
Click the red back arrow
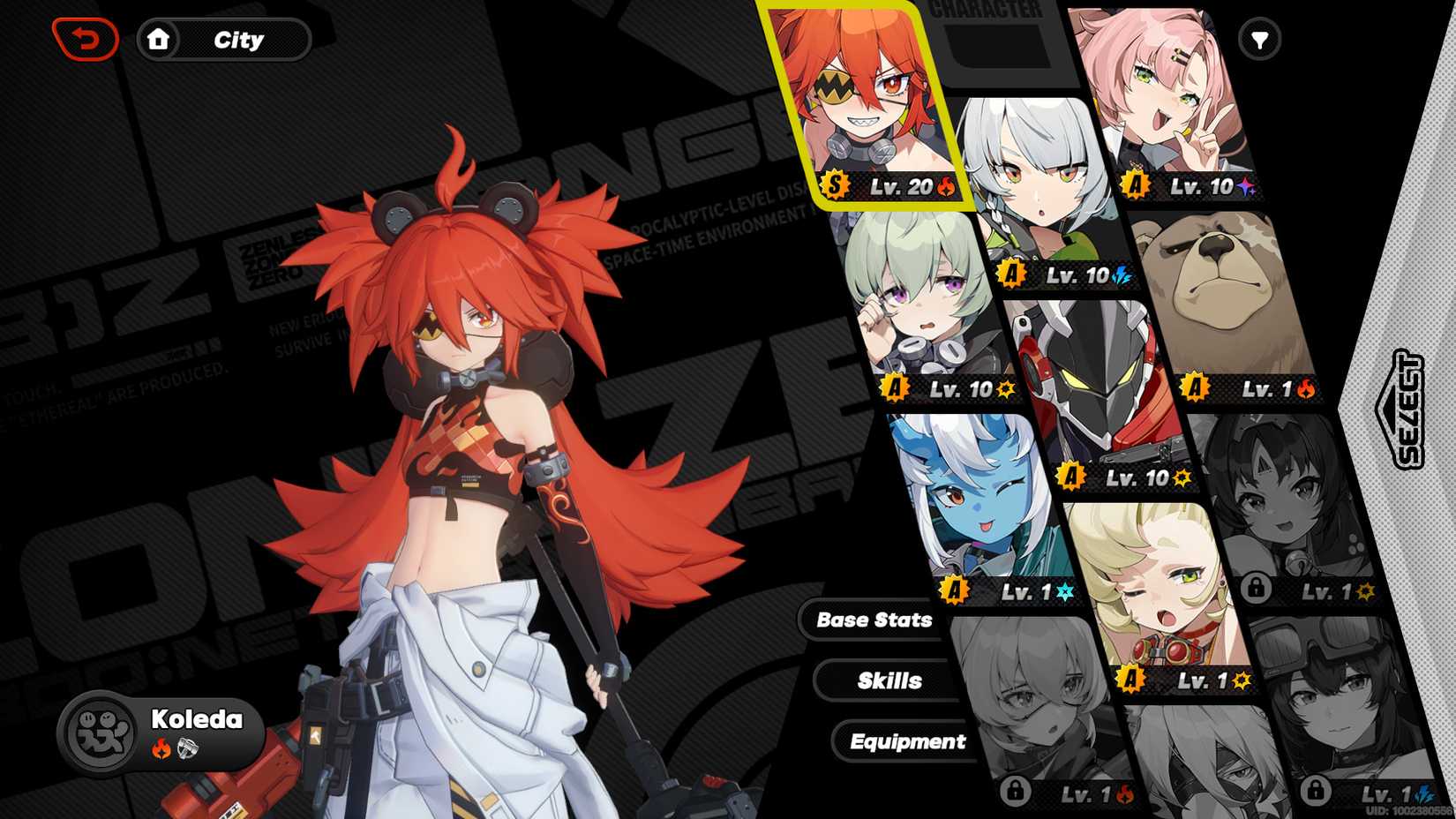click(x=84, y=38)
